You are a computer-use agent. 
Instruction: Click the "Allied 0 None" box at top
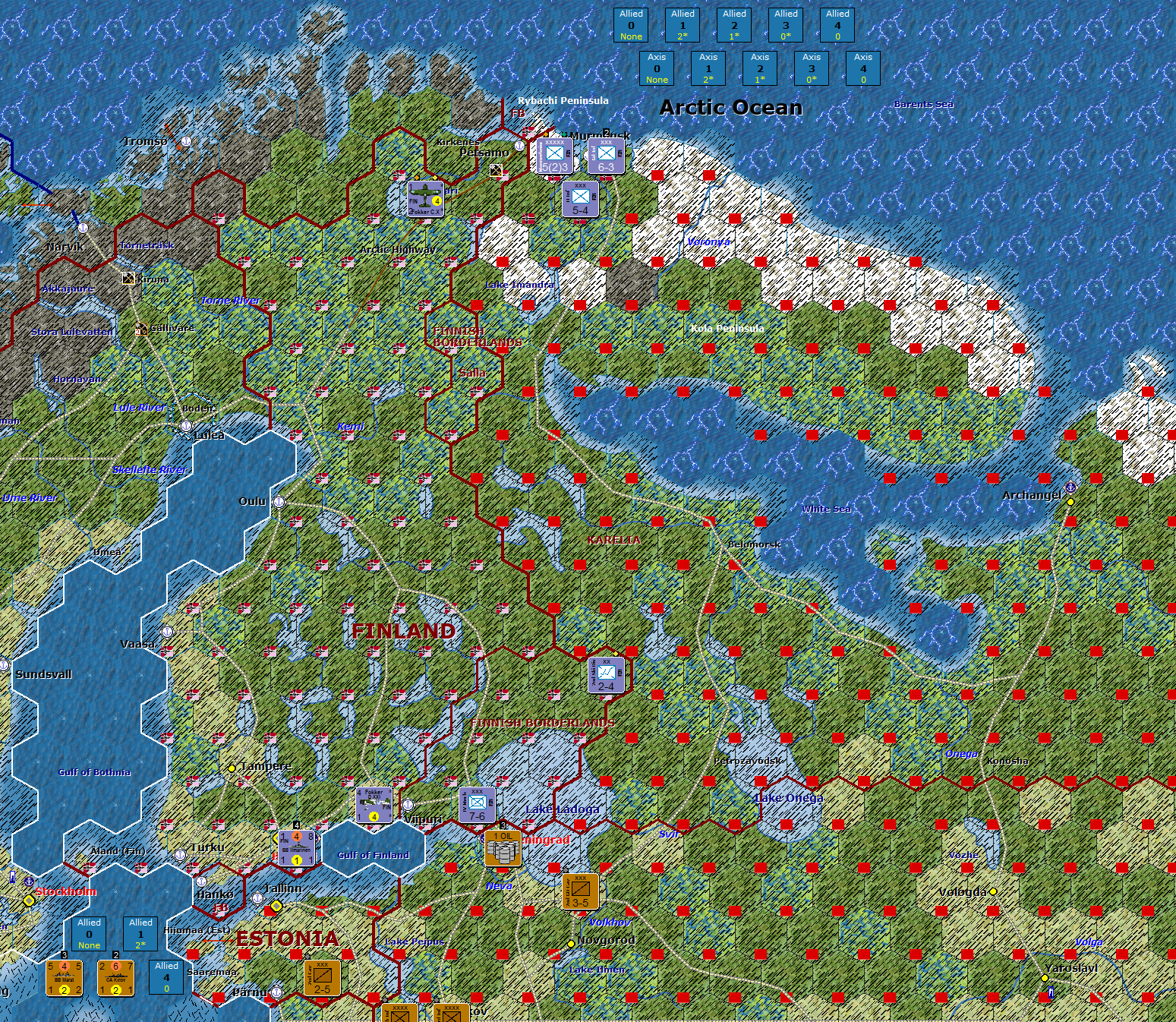point(631,24)
